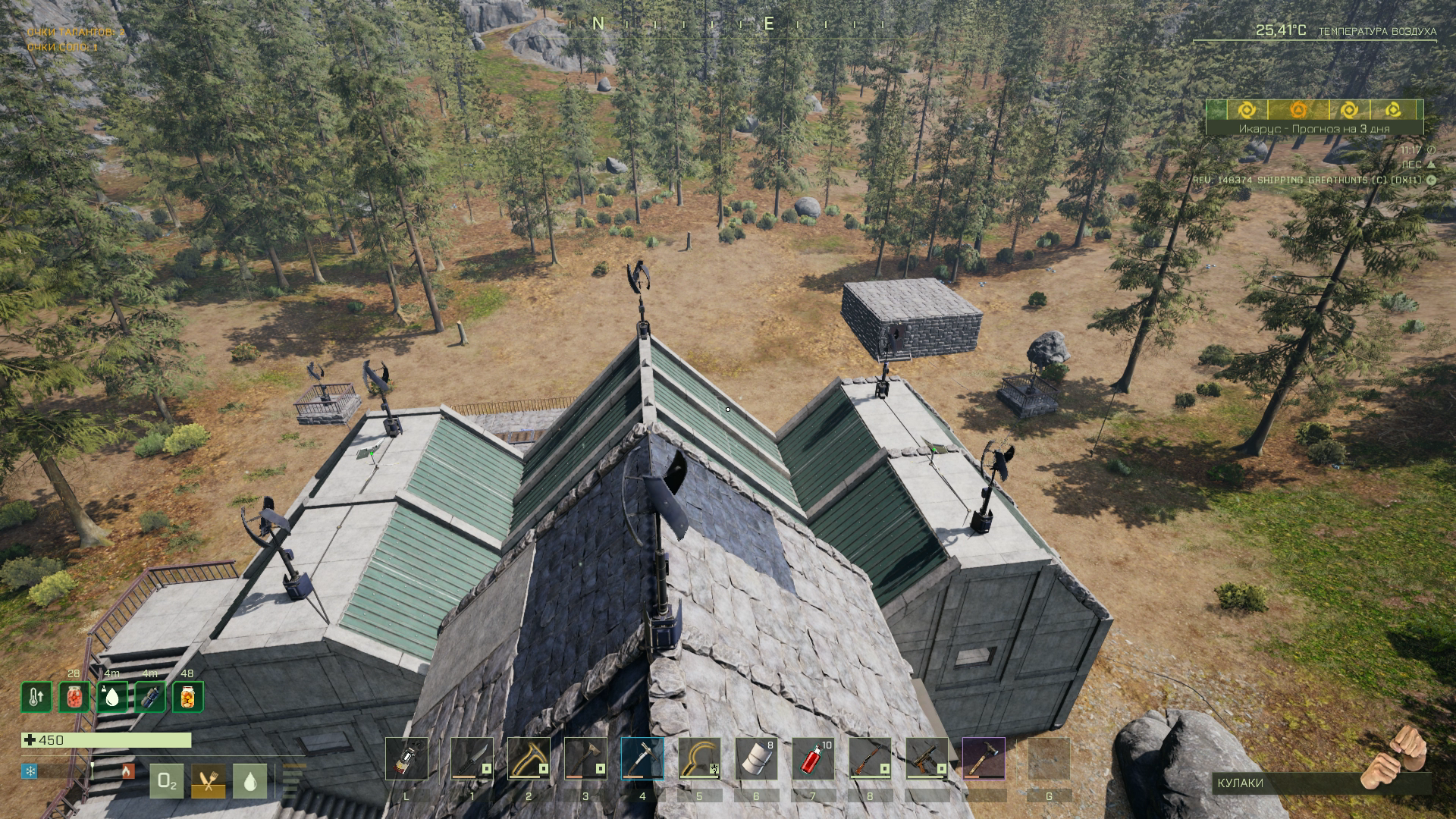Select the flashlight slot labeled L
Viewport: 1456px width, 819px height.
(406, 758)
